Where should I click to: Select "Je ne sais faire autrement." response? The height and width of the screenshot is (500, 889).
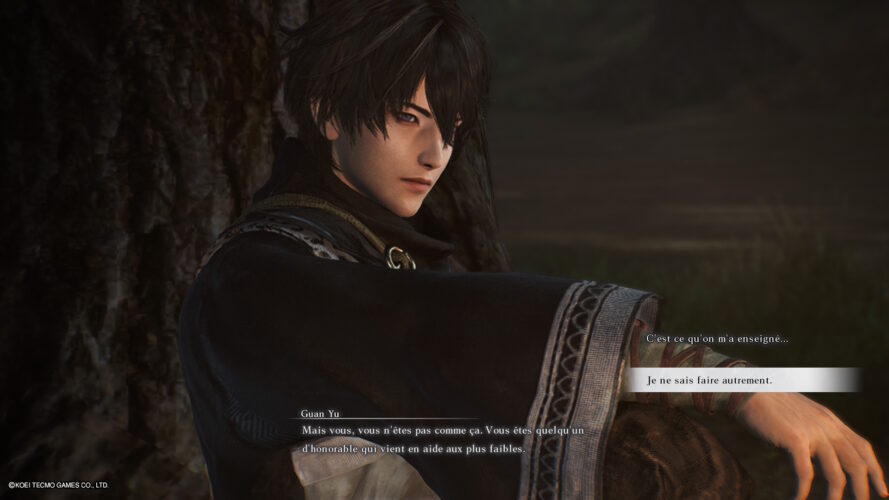(x=710, y=380)
